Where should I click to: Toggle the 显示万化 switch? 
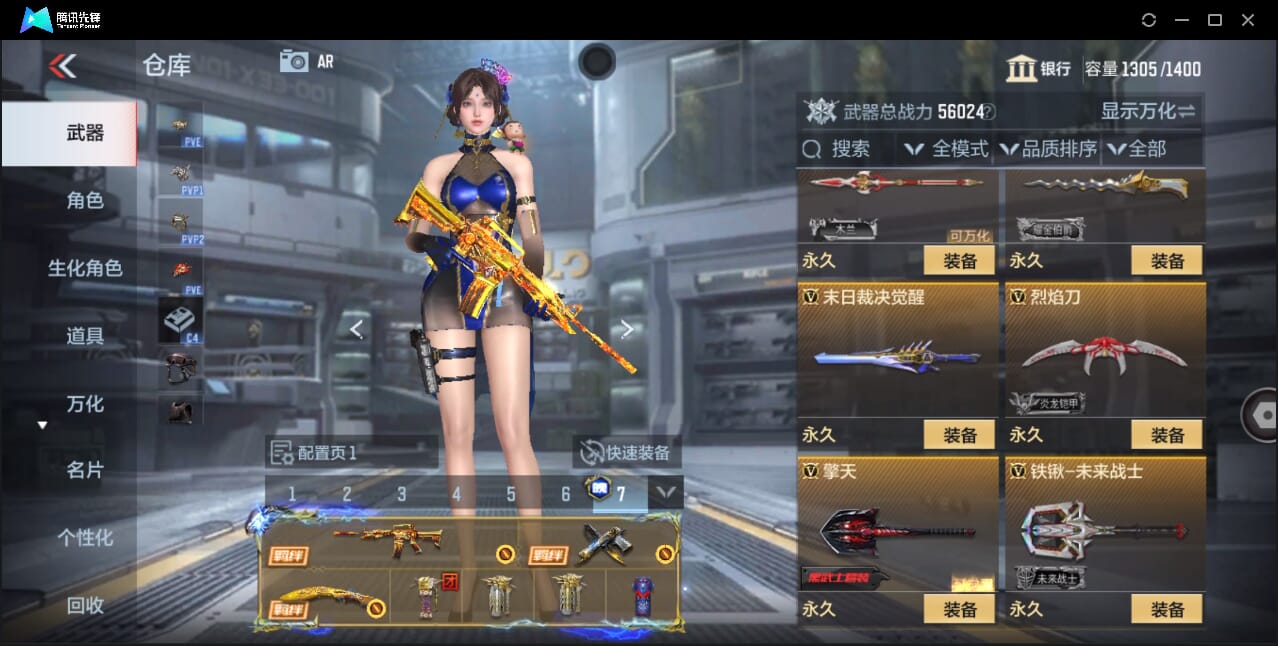[x=1148, y=111]
